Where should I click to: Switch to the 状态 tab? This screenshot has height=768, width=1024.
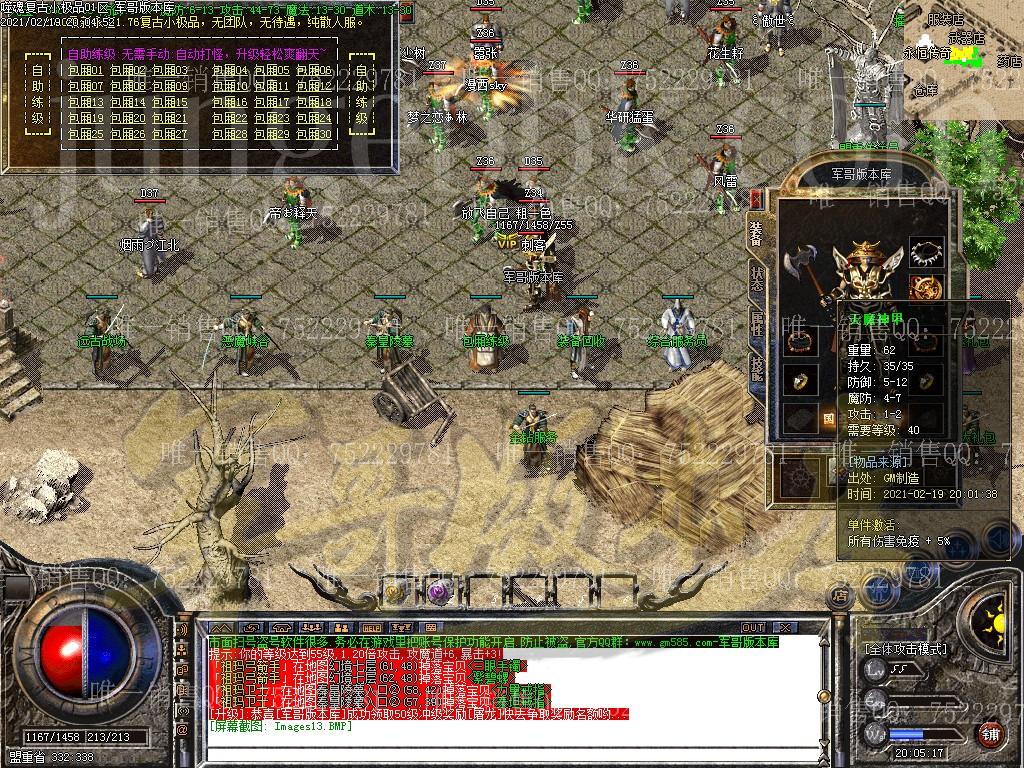click(x=757, y=277)
